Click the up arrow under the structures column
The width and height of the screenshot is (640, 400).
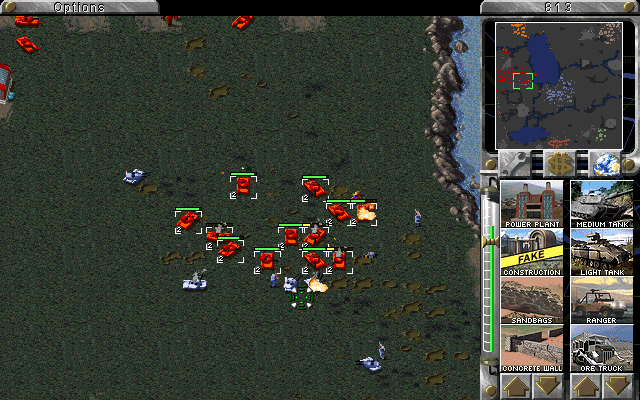point(515,386)
